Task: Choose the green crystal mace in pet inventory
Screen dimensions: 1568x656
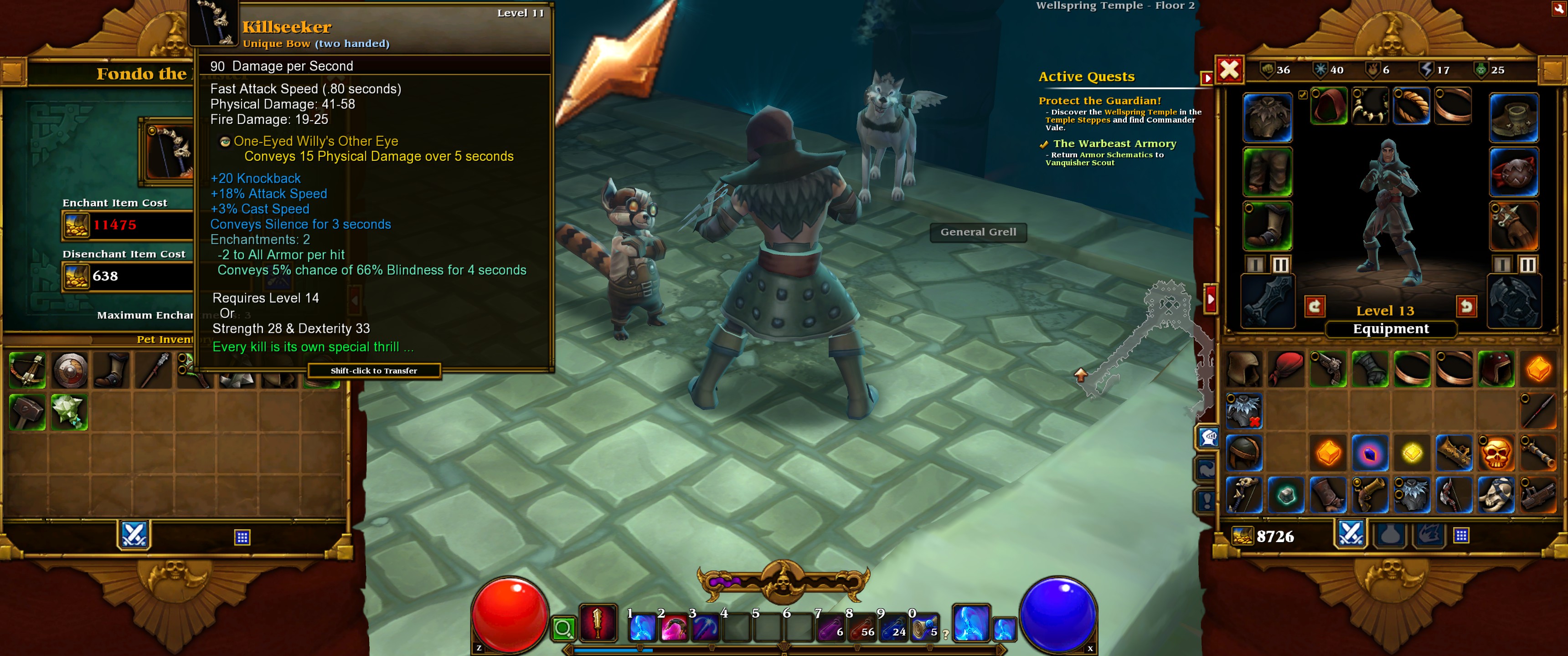Action: (x=69, y=412)
